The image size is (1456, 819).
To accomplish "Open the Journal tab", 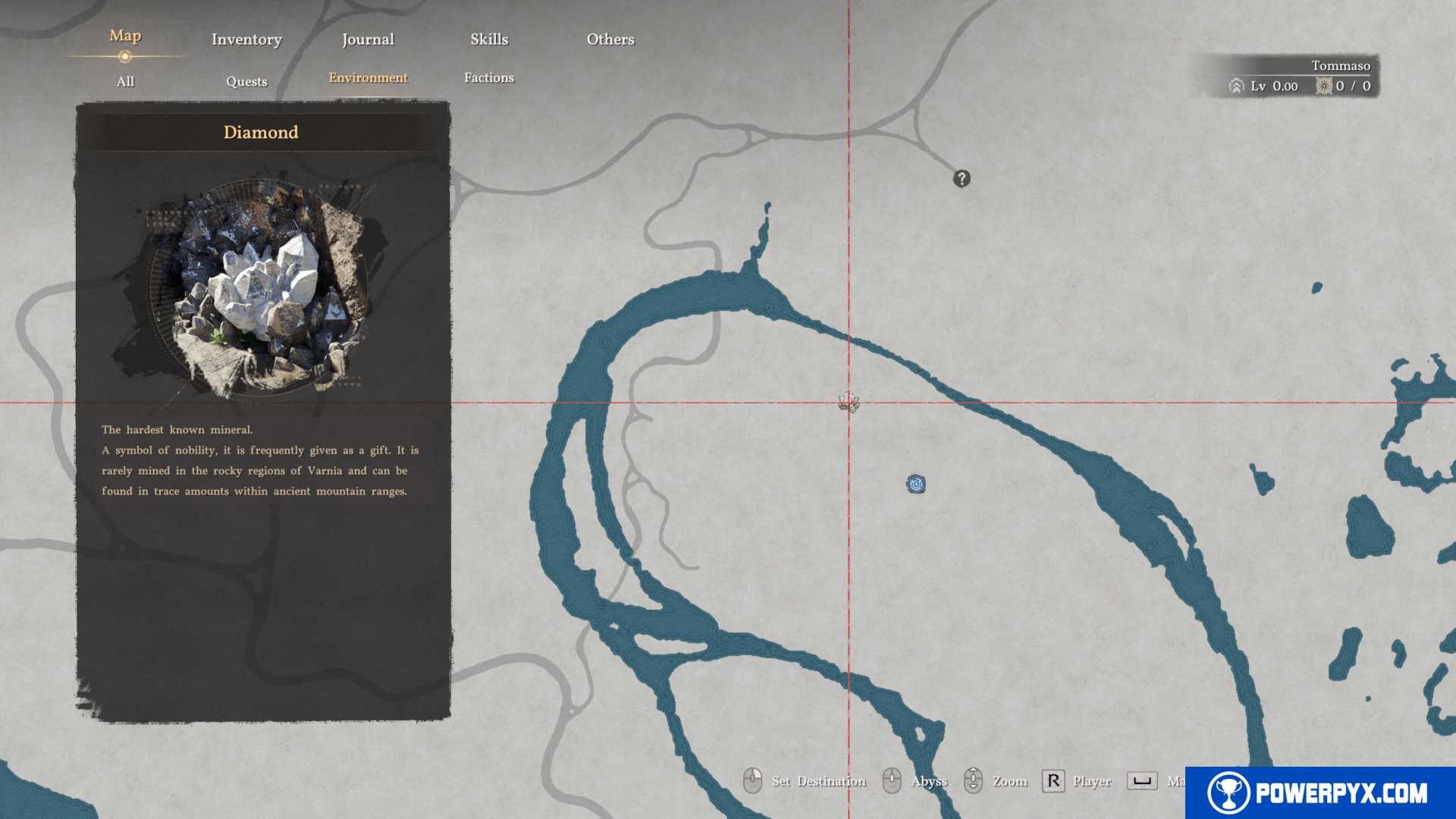I will point(368,39).
